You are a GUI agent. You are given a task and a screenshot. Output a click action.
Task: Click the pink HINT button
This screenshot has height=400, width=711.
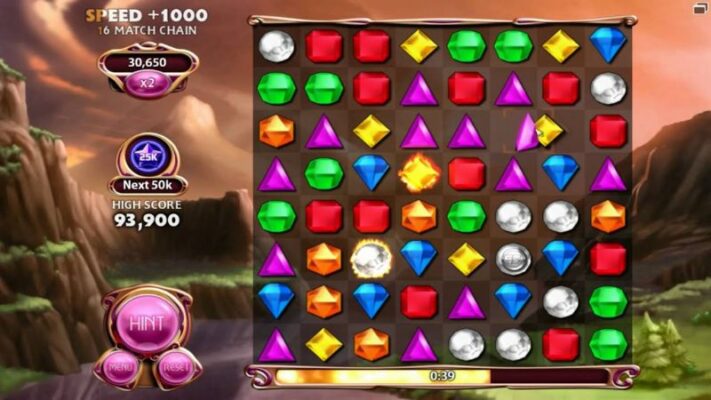coord(148,323)
